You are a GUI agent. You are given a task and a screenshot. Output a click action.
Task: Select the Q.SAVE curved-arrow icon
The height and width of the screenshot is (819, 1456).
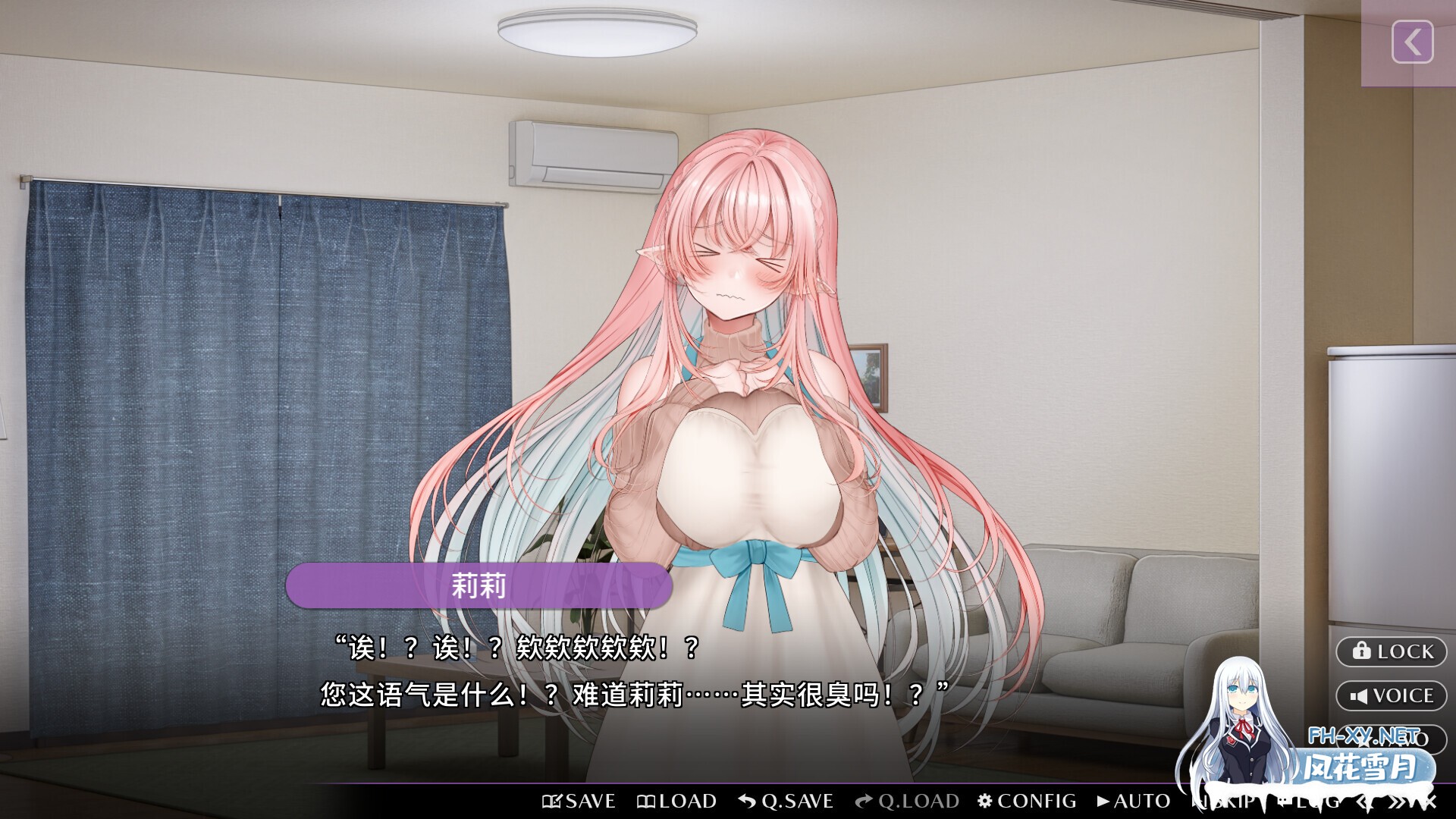(x=747, y=801)
